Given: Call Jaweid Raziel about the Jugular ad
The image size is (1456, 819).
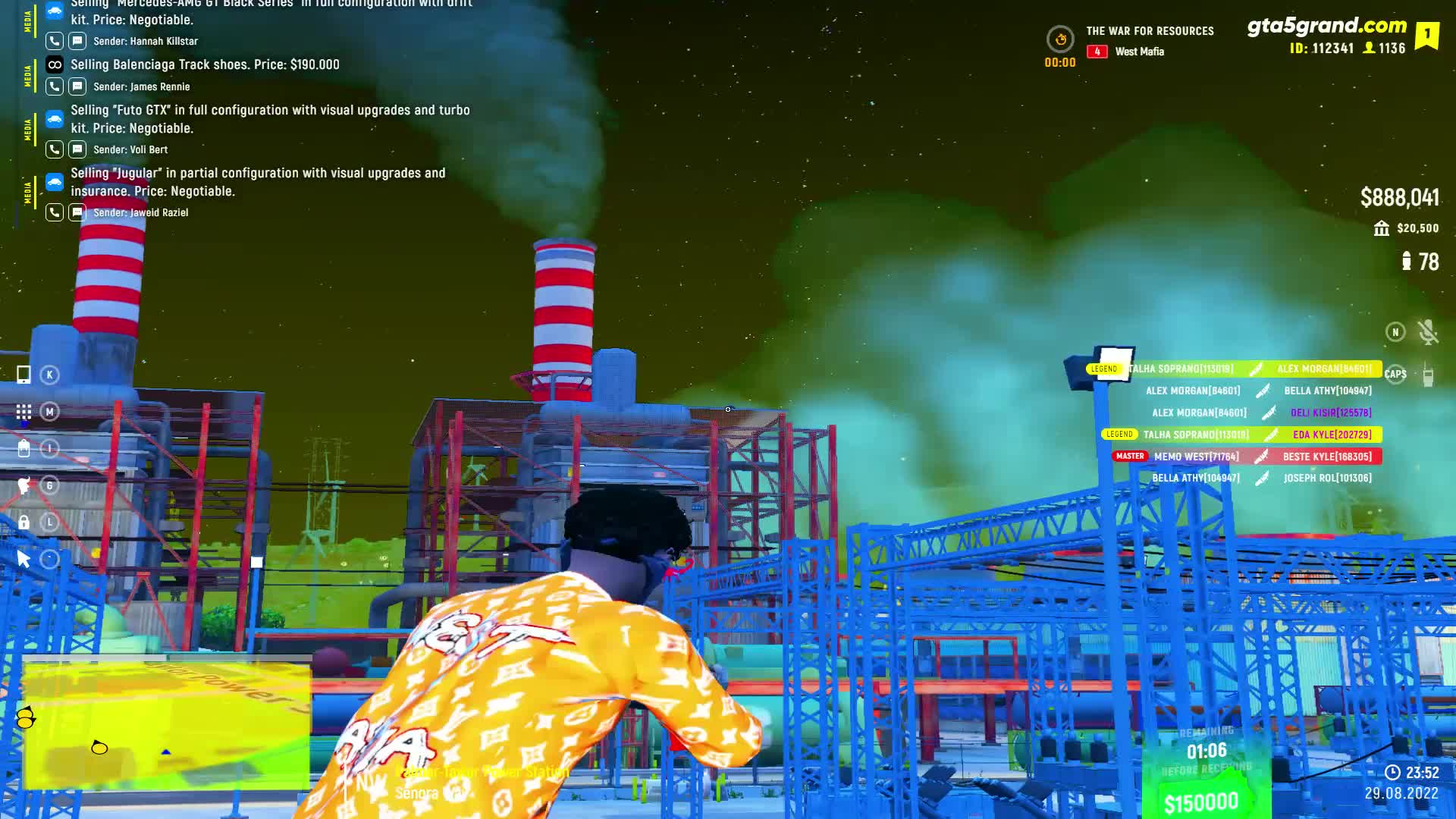Looking at the screenshot, I should coord(55,212).
